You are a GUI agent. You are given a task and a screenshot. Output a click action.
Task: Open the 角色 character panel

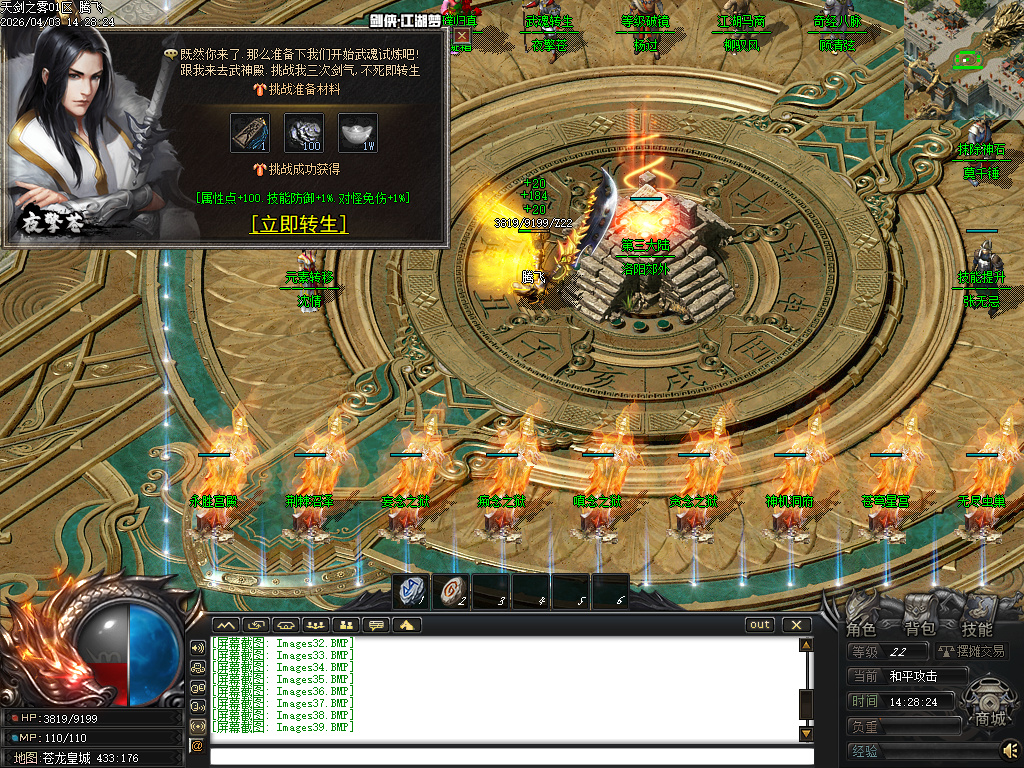(861, 629)
